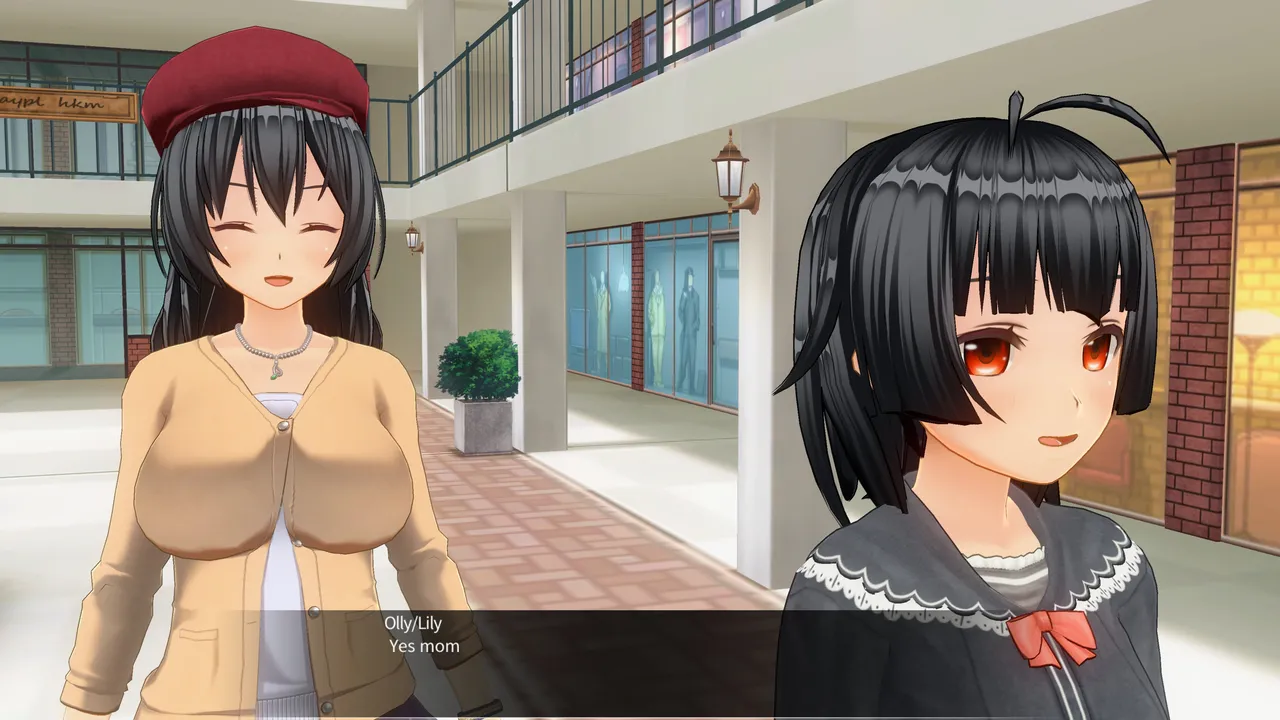Advance the "Yes mom" dialogue box
Screen dimensions: 1280x720
(640, 660)
